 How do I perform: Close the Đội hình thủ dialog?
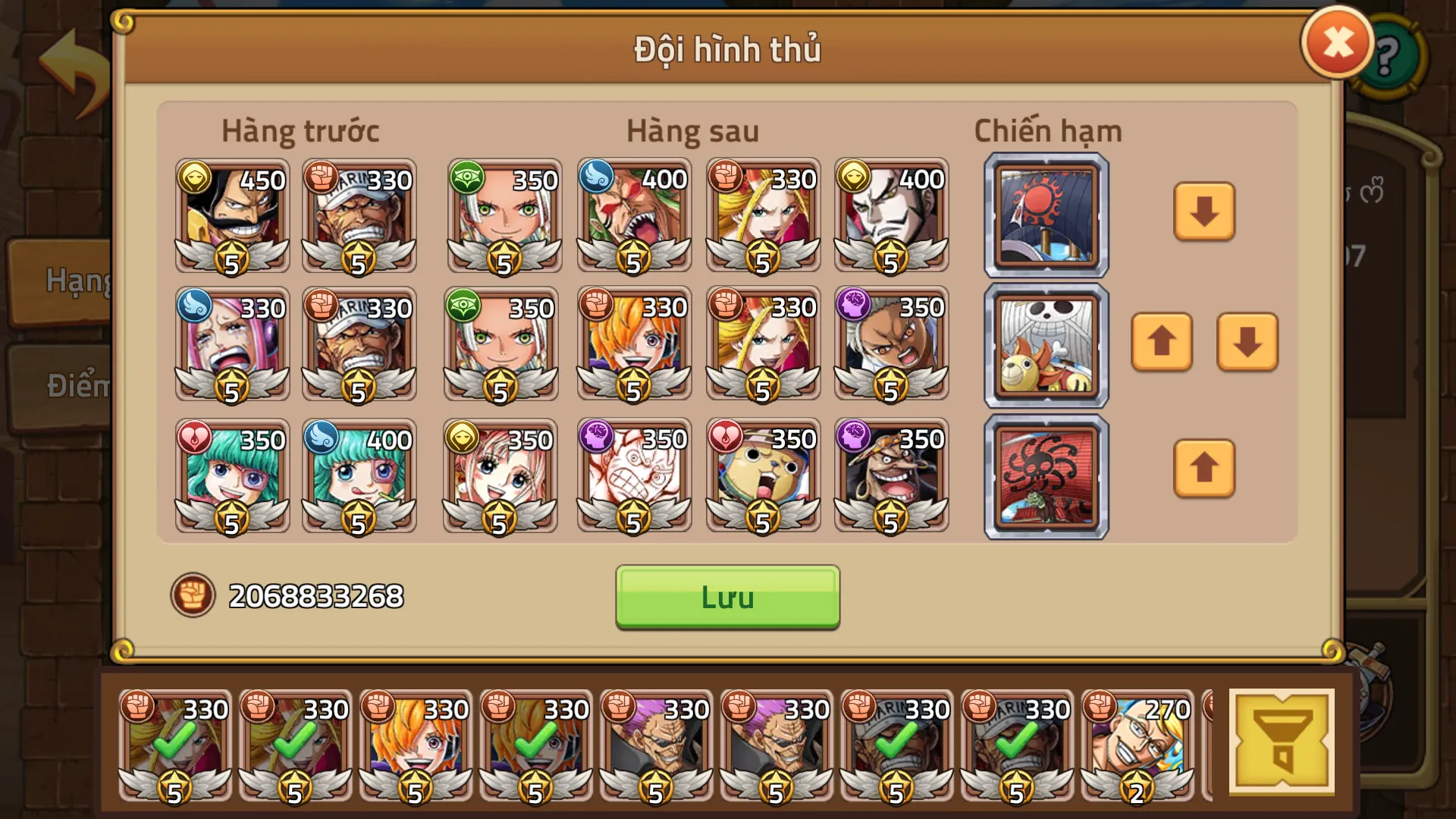1337,42
